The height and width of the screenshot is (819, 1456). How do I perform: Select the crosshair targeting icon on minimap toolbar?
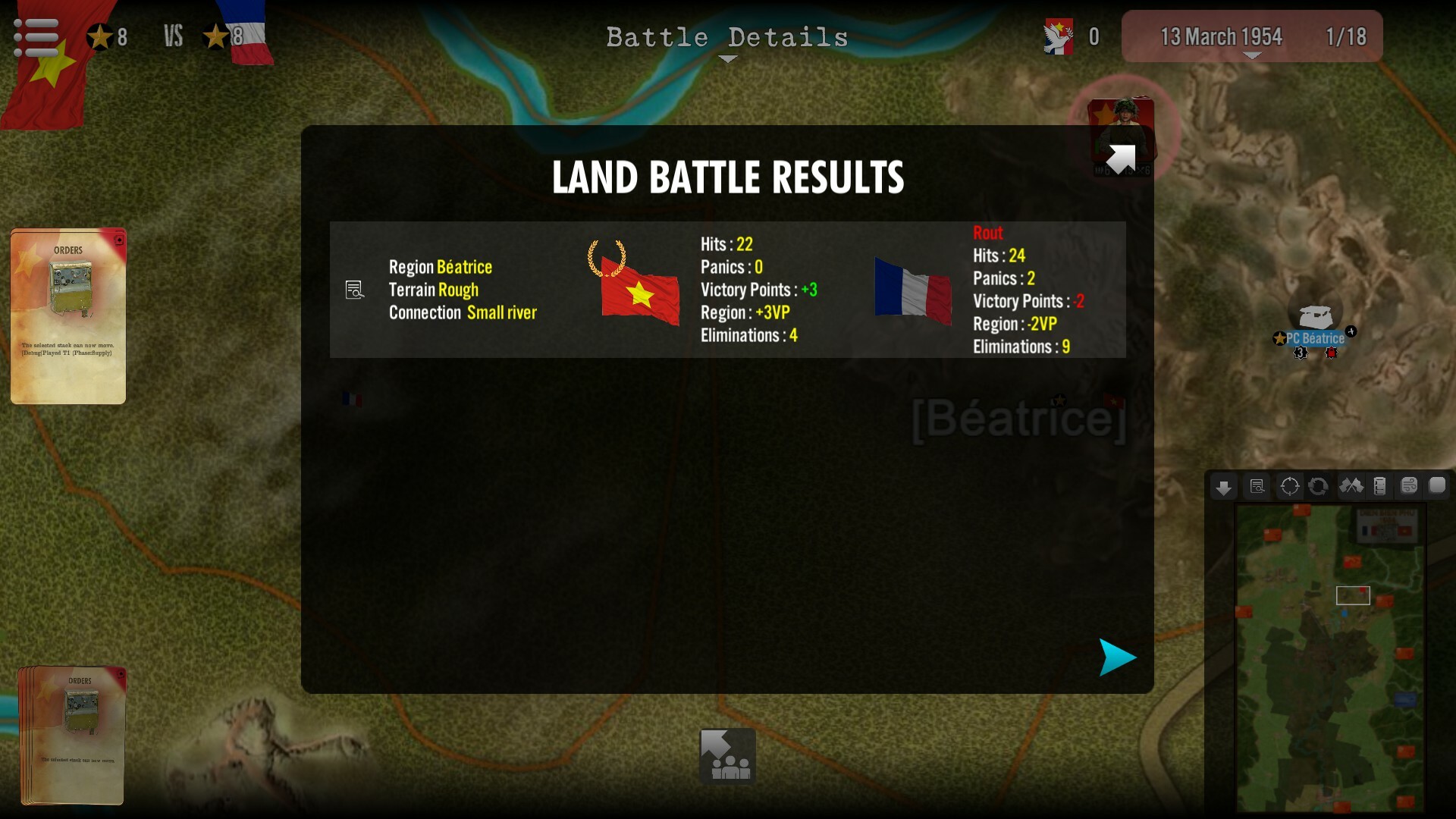tap(1289, 486)
